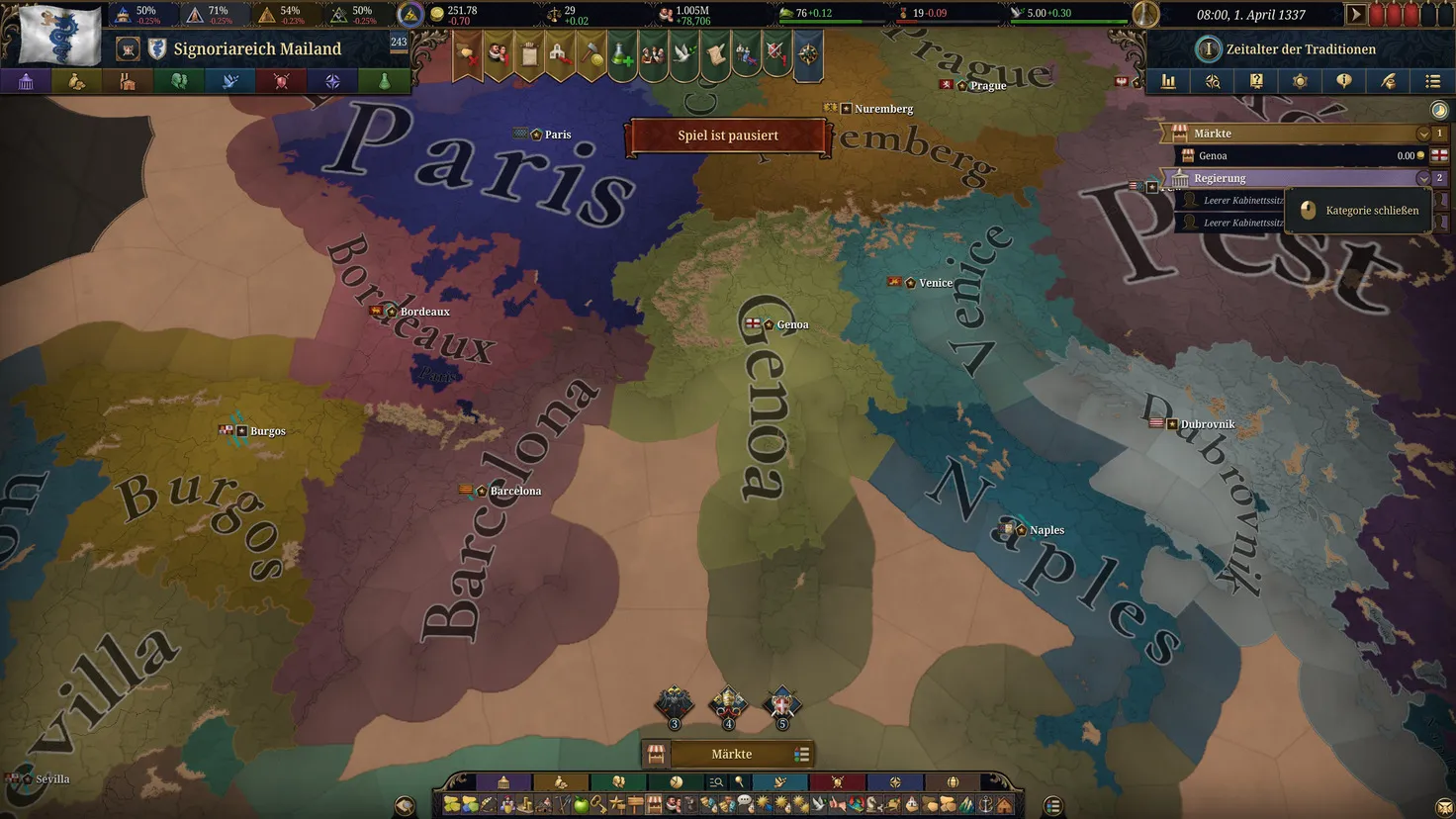Open the diplomacy tab with the dove icon
1456x819 pixels.
tap(229, 81)
